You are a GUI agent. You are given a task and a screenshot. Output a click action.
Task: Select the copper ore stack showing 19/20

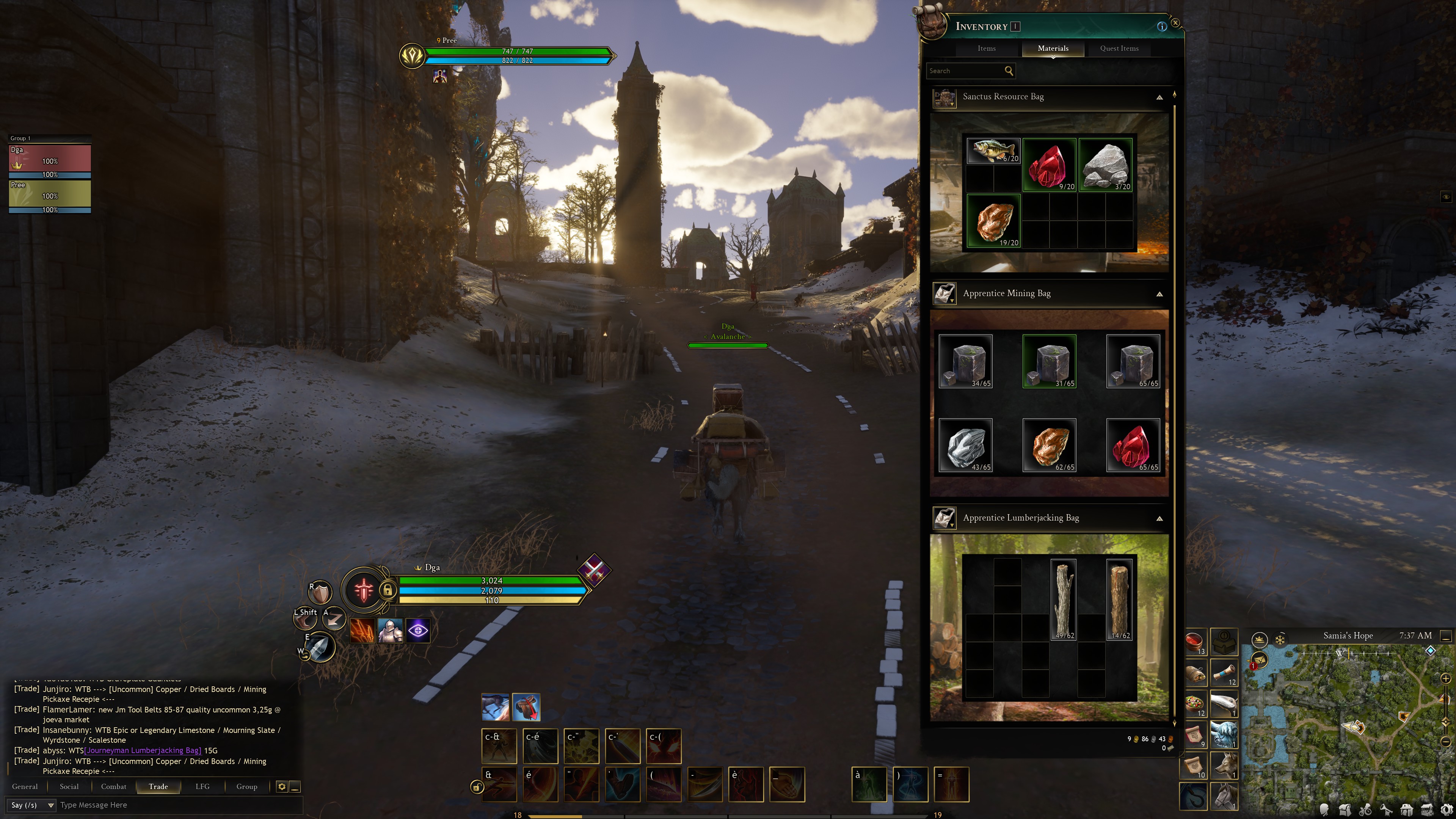993,220
